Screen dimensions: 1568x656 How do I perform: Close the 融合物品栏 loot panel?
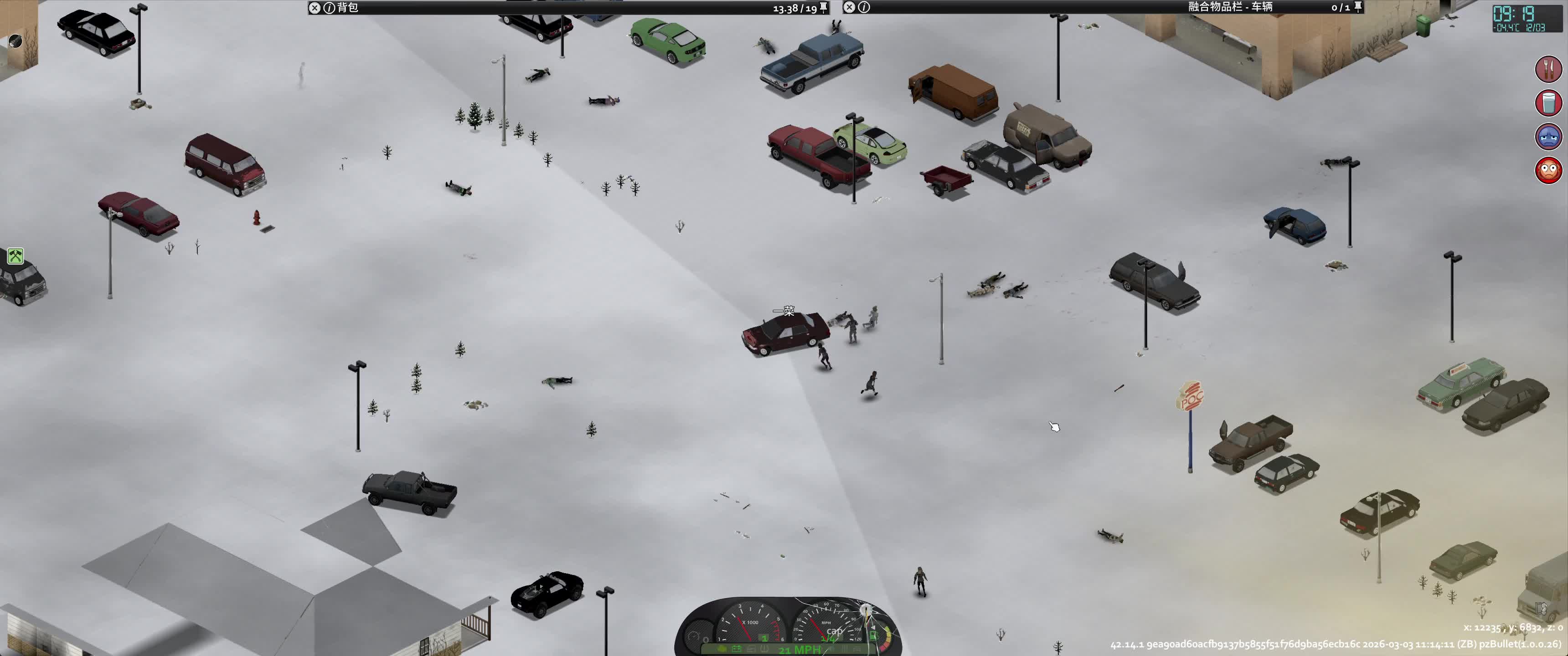point(849,7)
